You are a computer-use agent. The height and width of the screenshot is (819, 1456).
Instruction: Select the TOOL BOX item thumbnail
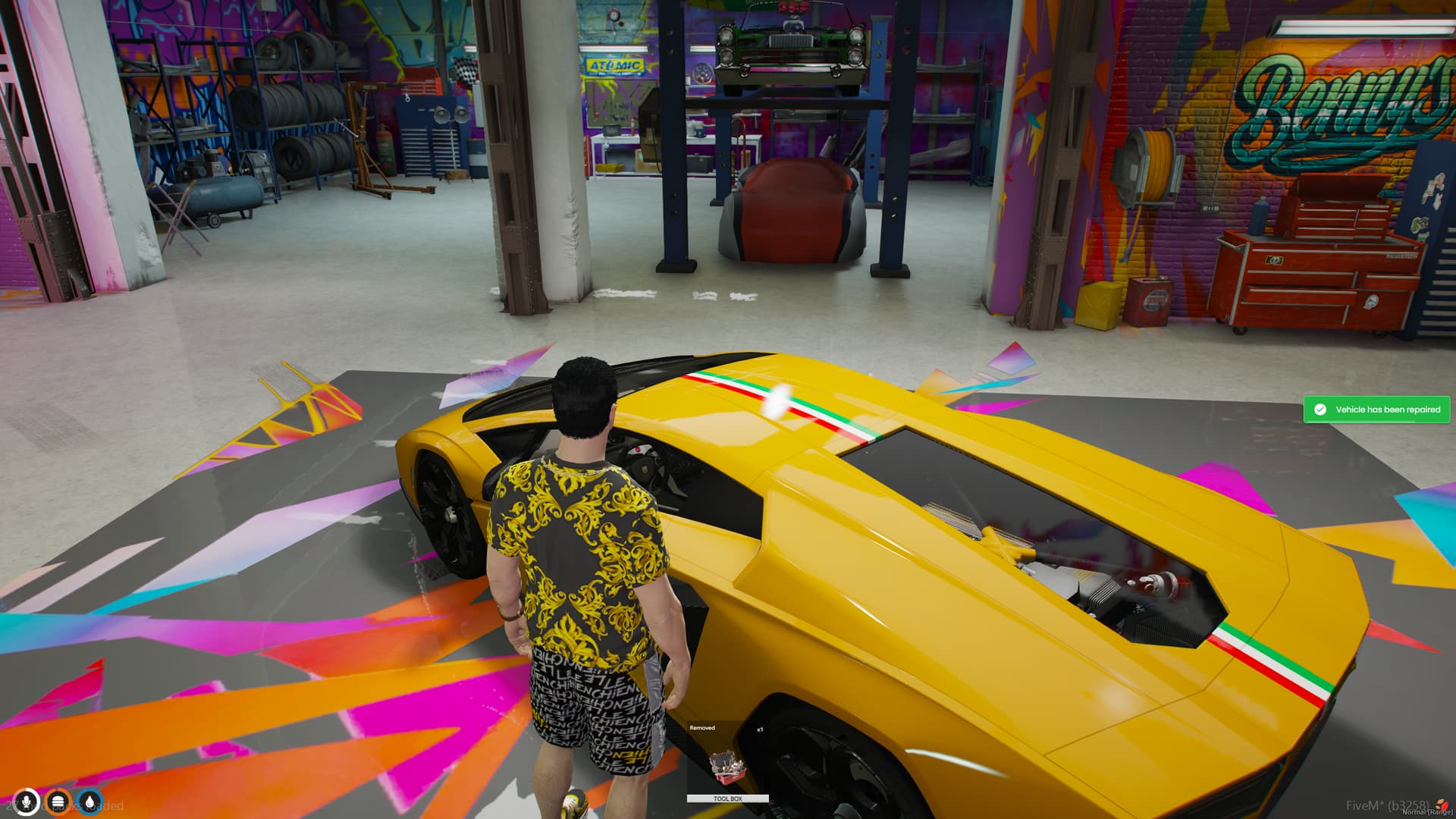click(x=728, y=767)
